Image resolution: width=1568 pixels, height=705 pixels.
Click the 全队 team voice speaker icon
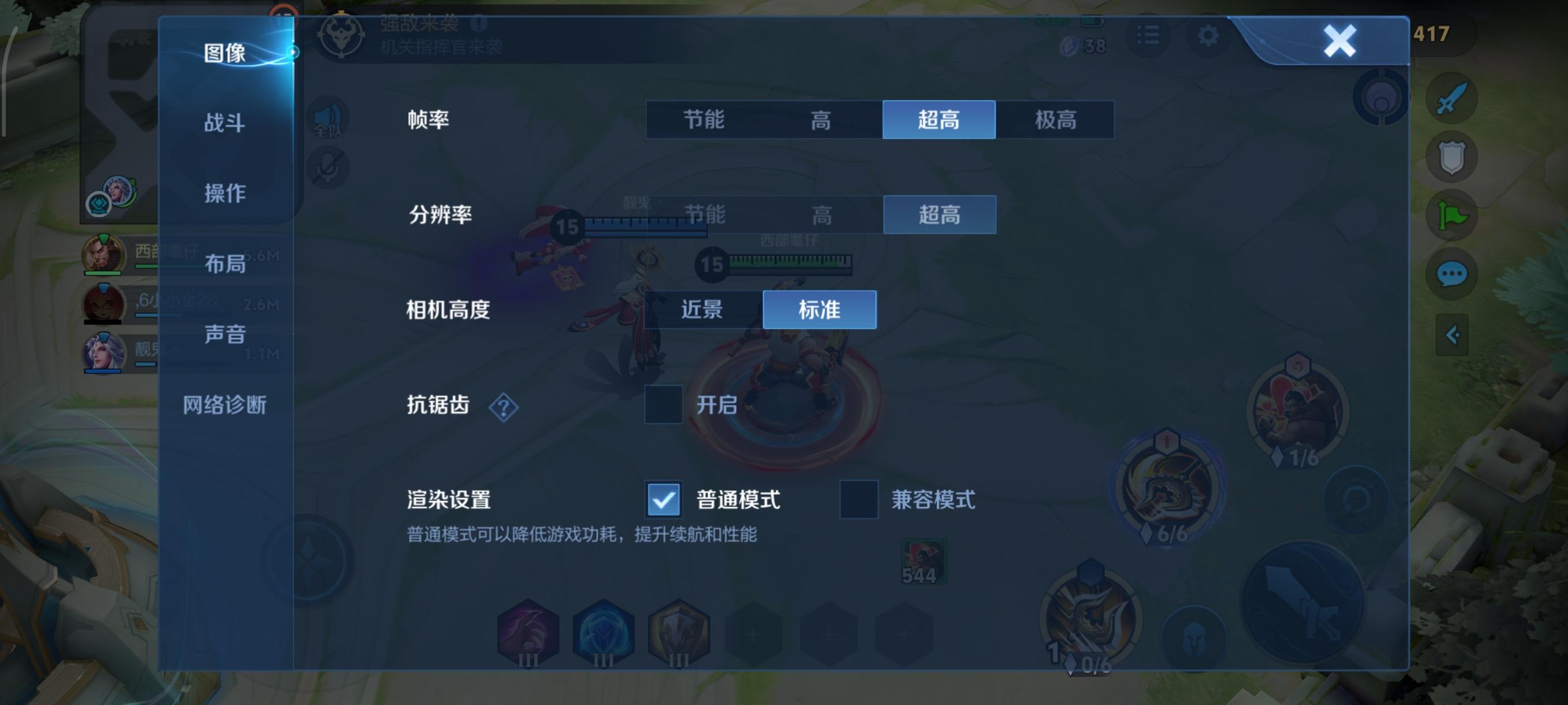(x=327, y=118)
